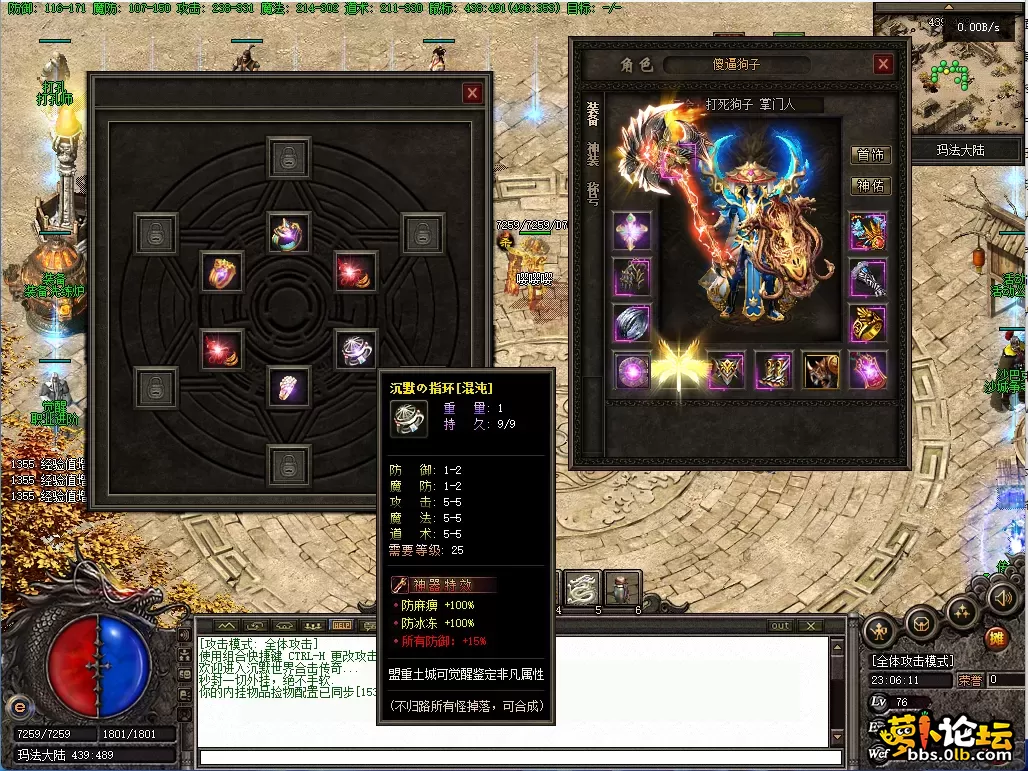Select the silver Ring of Silence slot
The image size is (1028, 771).
[x=355, y=349]
